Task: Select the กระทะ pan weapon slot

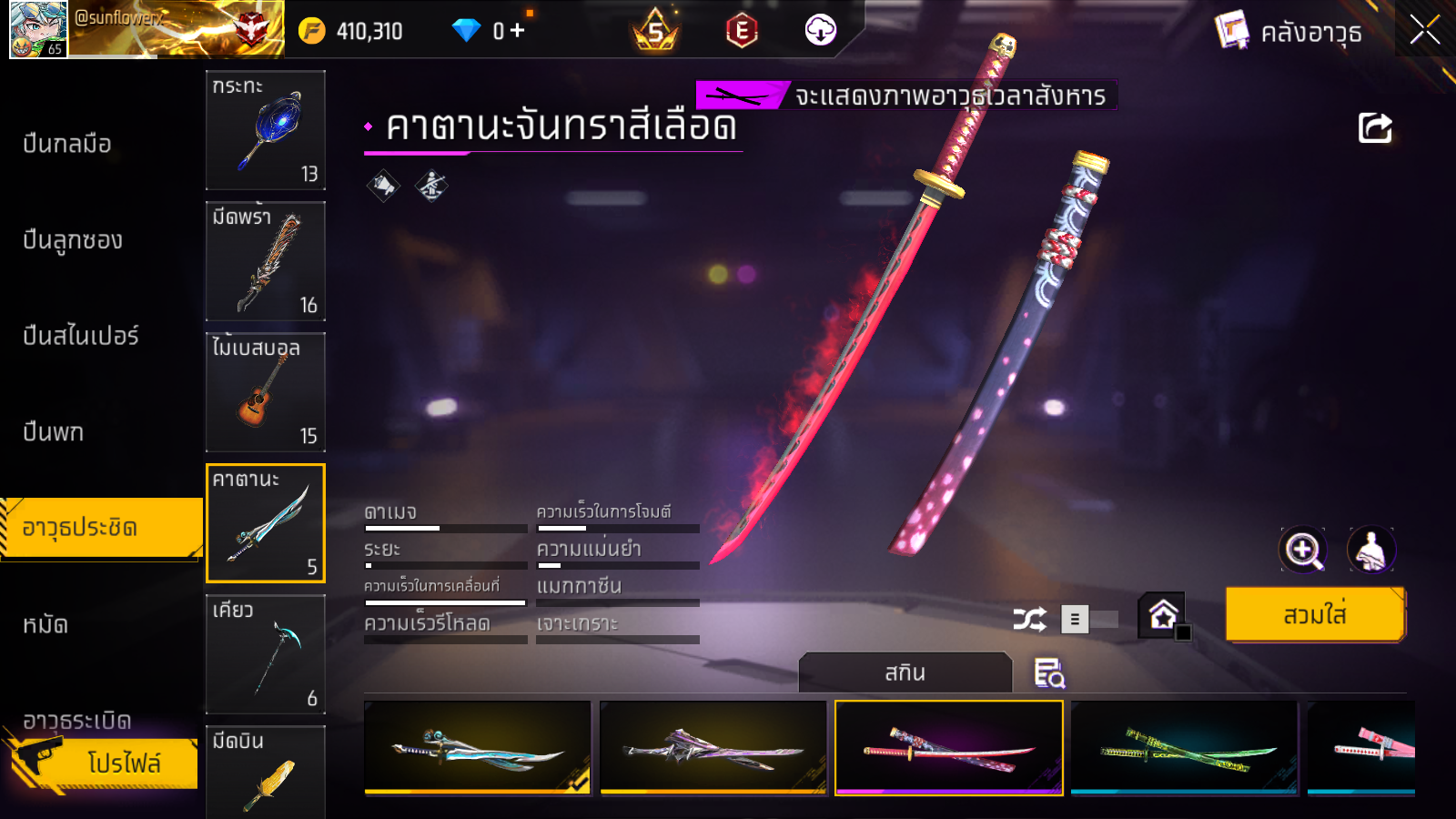Action: (x=266, y=130)
